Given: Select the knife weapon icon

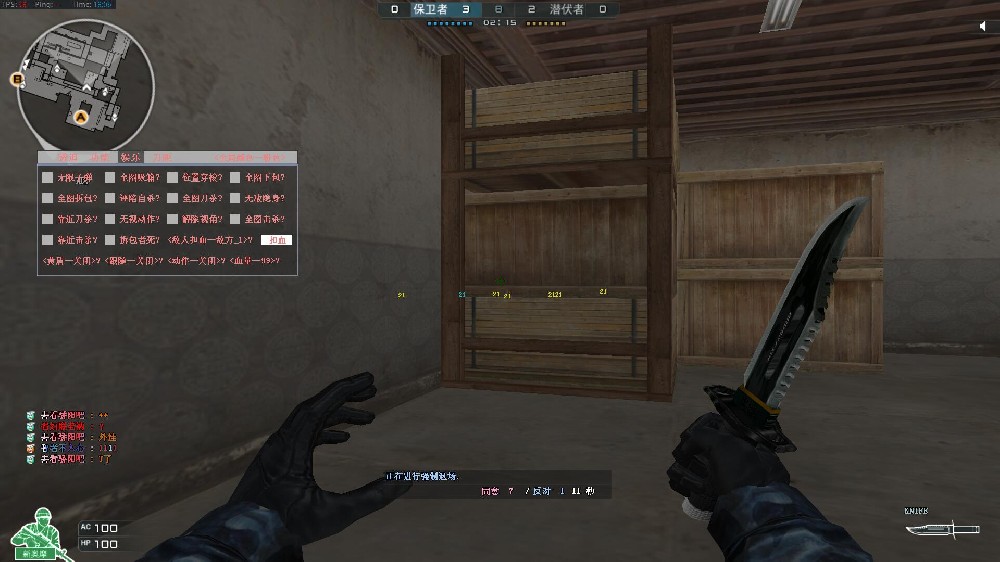Looking at the screenshot, I should 930,528.
